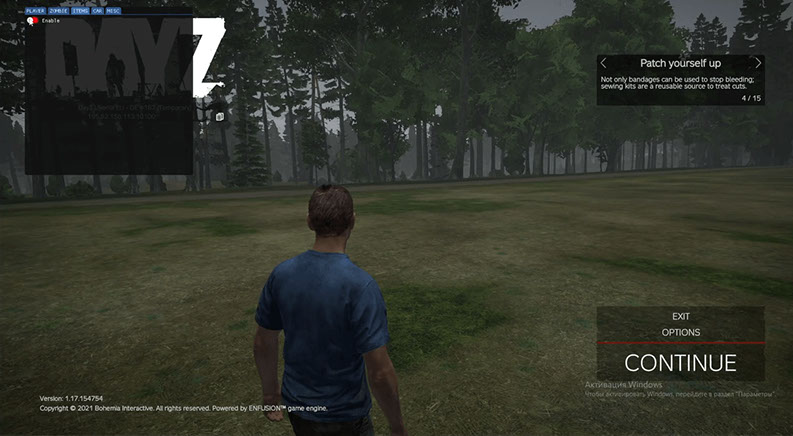Show the next tip with right arrow
The height and width of the screenshot is (436, 793).
pos(758,63)
